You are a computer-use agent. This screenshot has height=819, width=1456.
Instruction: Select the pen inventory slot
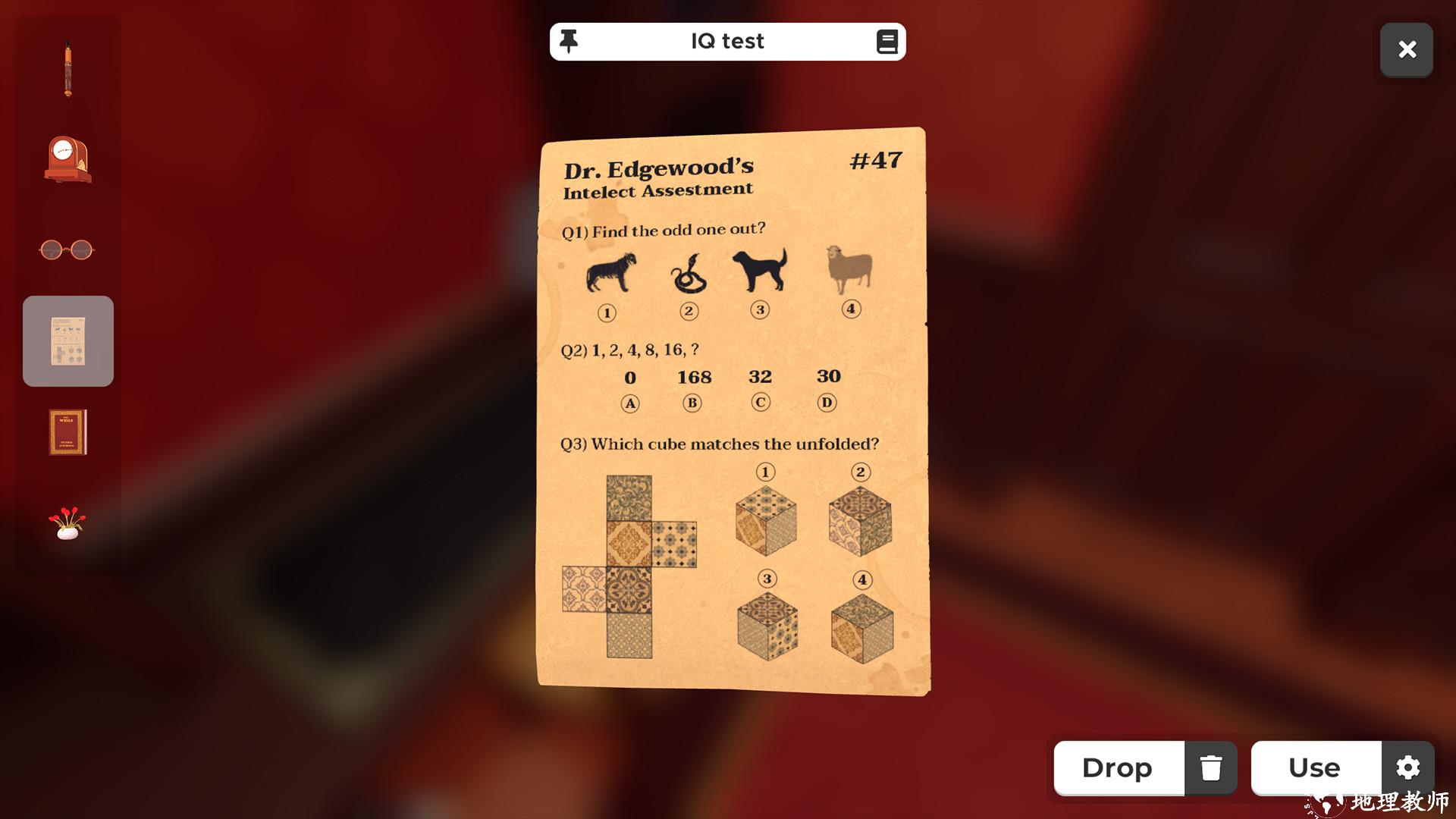coord(68,69)
